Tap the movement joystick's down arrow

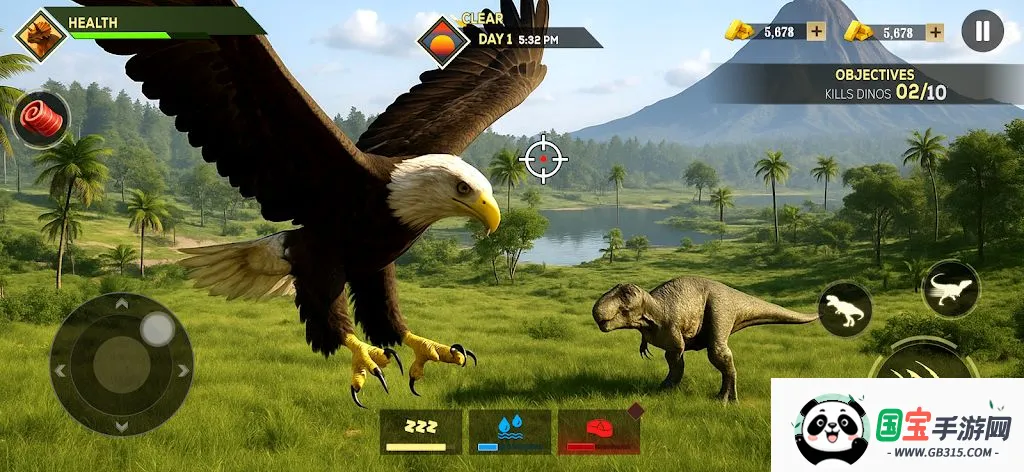[121, 427]
